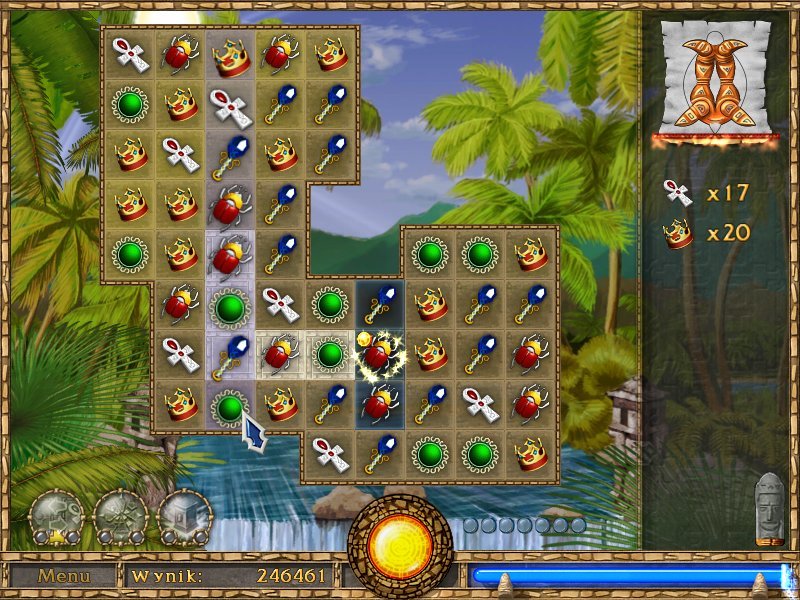Use the starburst power-up orb
This screenshot has width=800, height=600.
click(x=121, y=517)
